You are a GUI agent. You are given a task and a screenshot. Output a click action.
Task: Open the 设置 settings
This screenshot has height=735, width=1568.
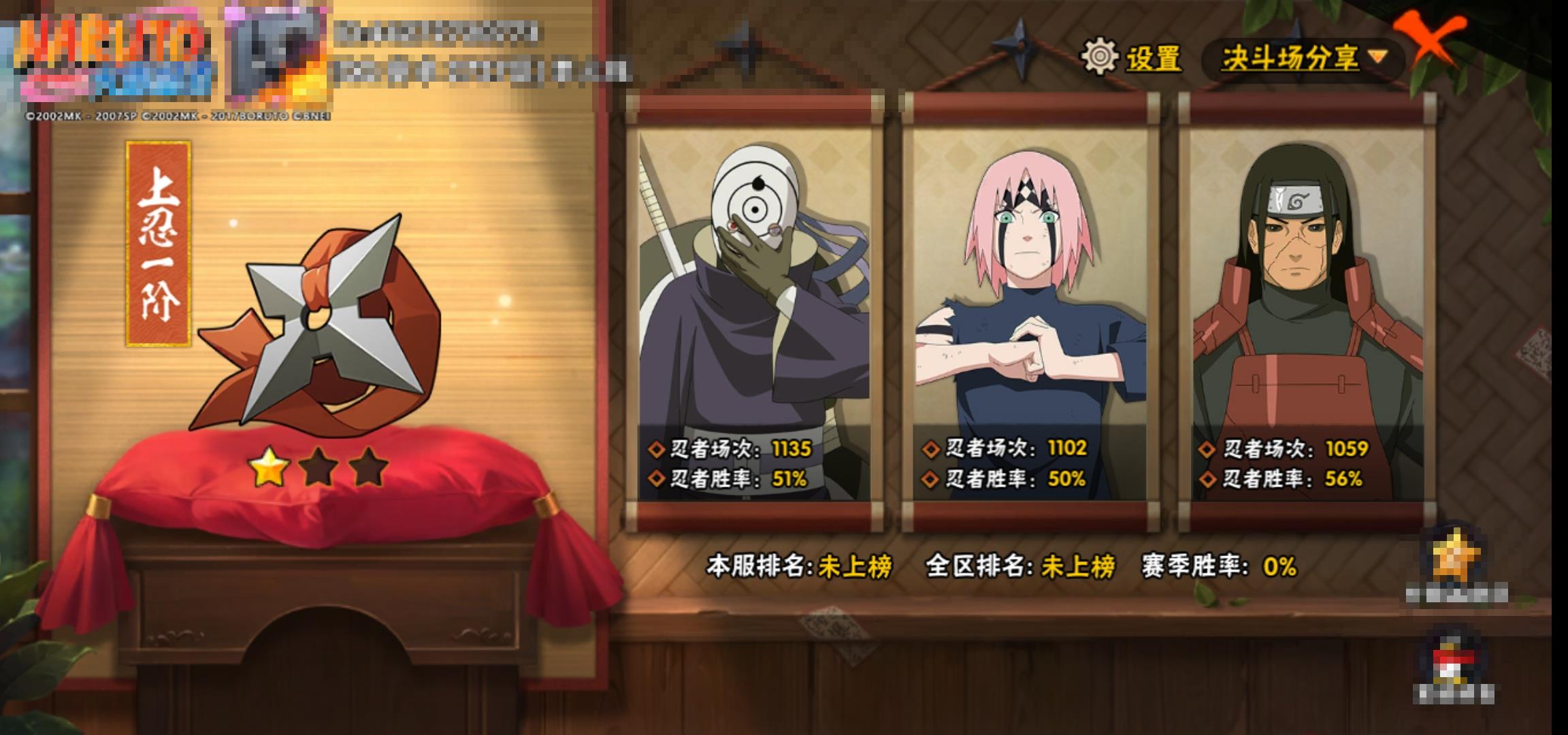pos(1132,57)
